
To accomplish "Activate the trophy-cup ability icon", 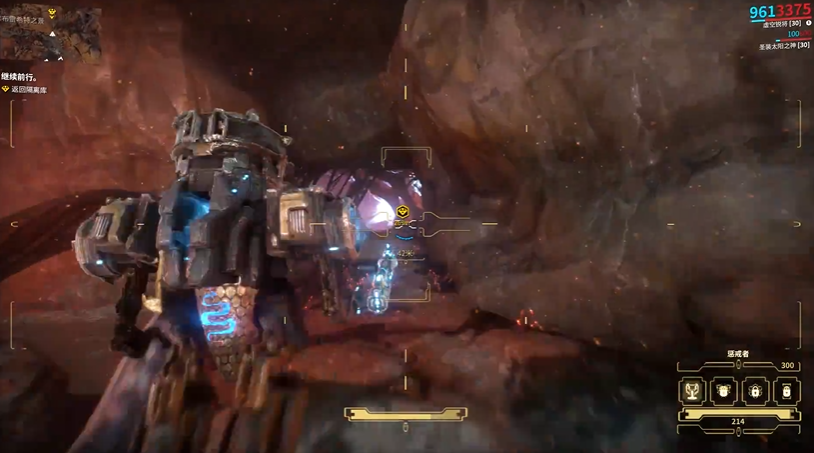I will [693, 391].
